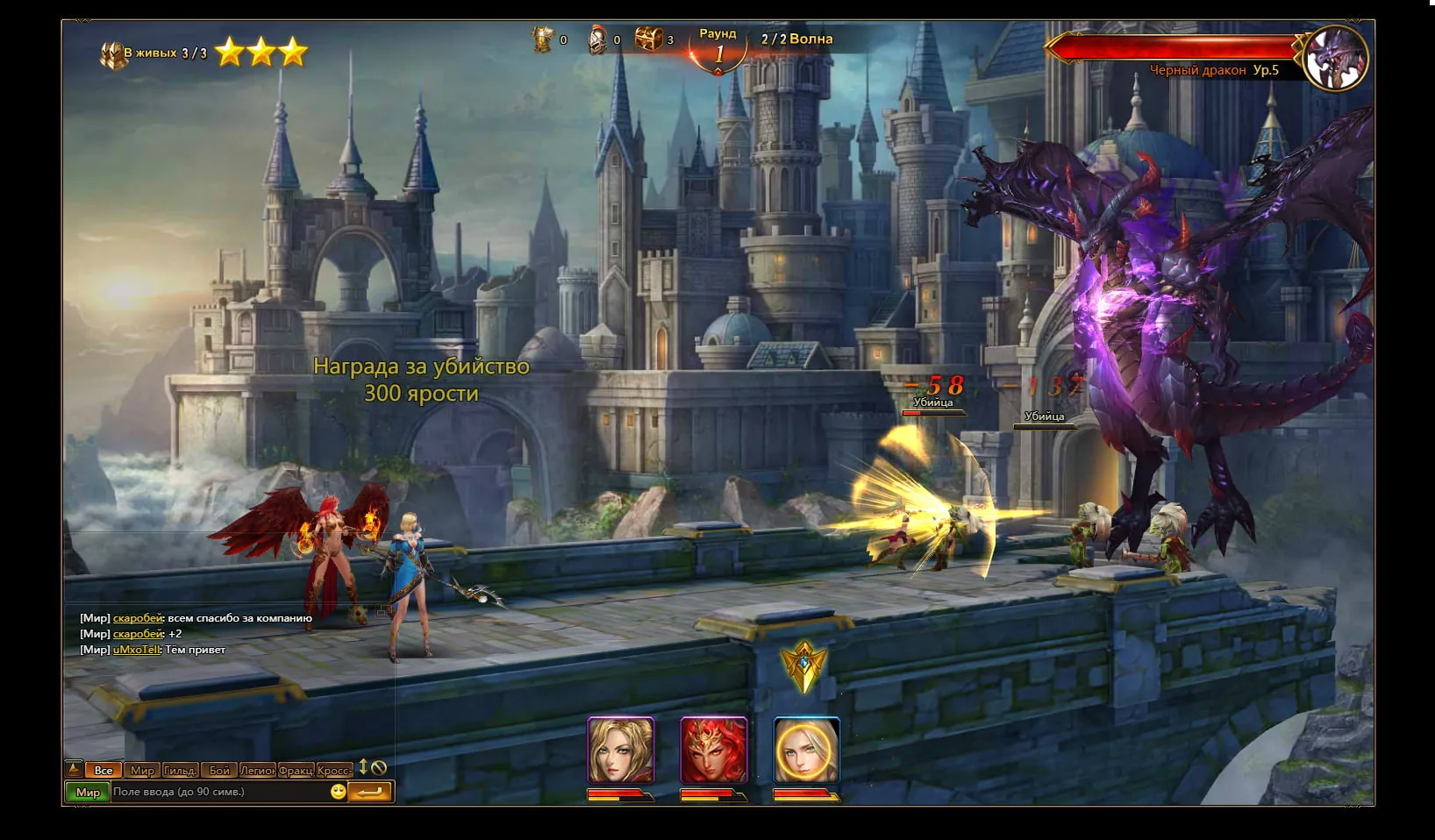Open the emoji smiley picker
This screenshot has width=1435, height=840.
tap(338, 792)
